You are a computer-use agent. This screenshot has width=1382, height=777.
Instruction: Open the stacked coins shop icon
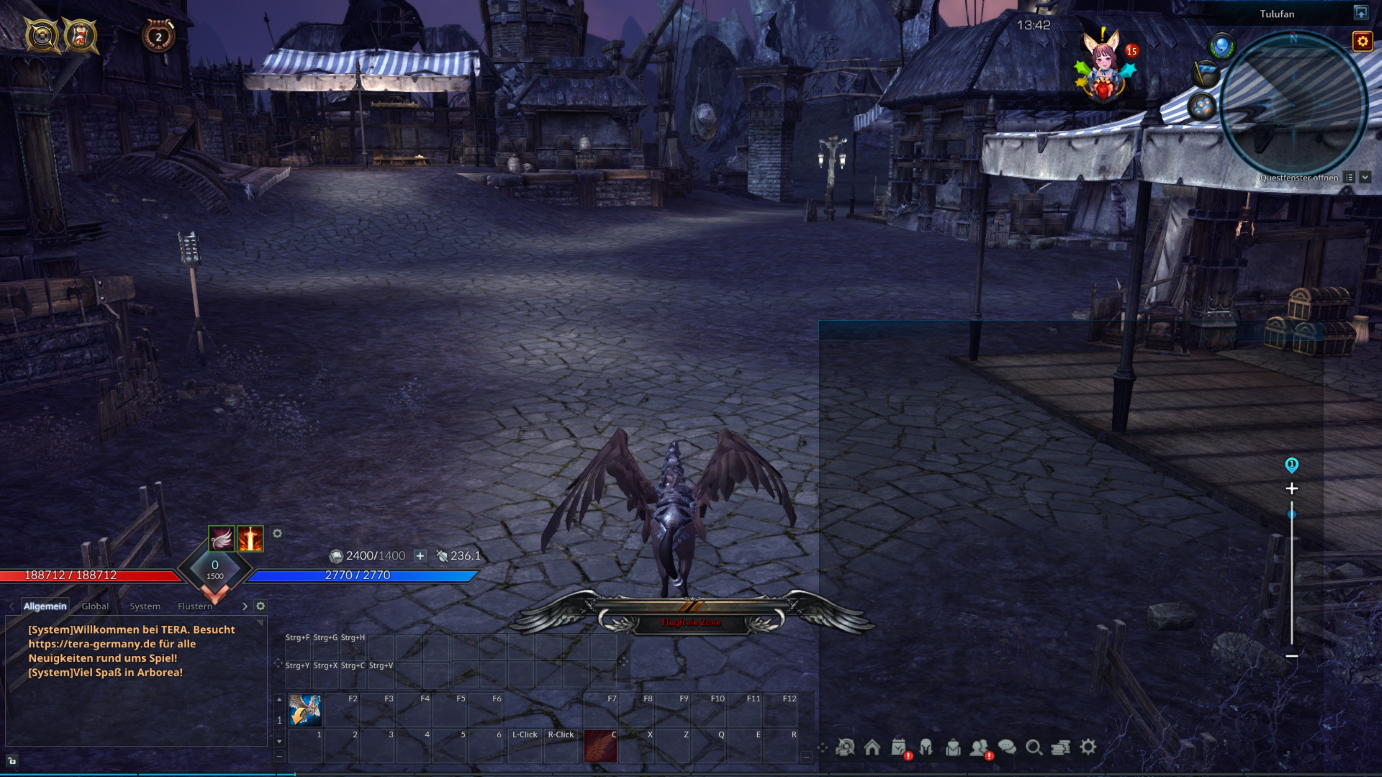(1061, 747)
